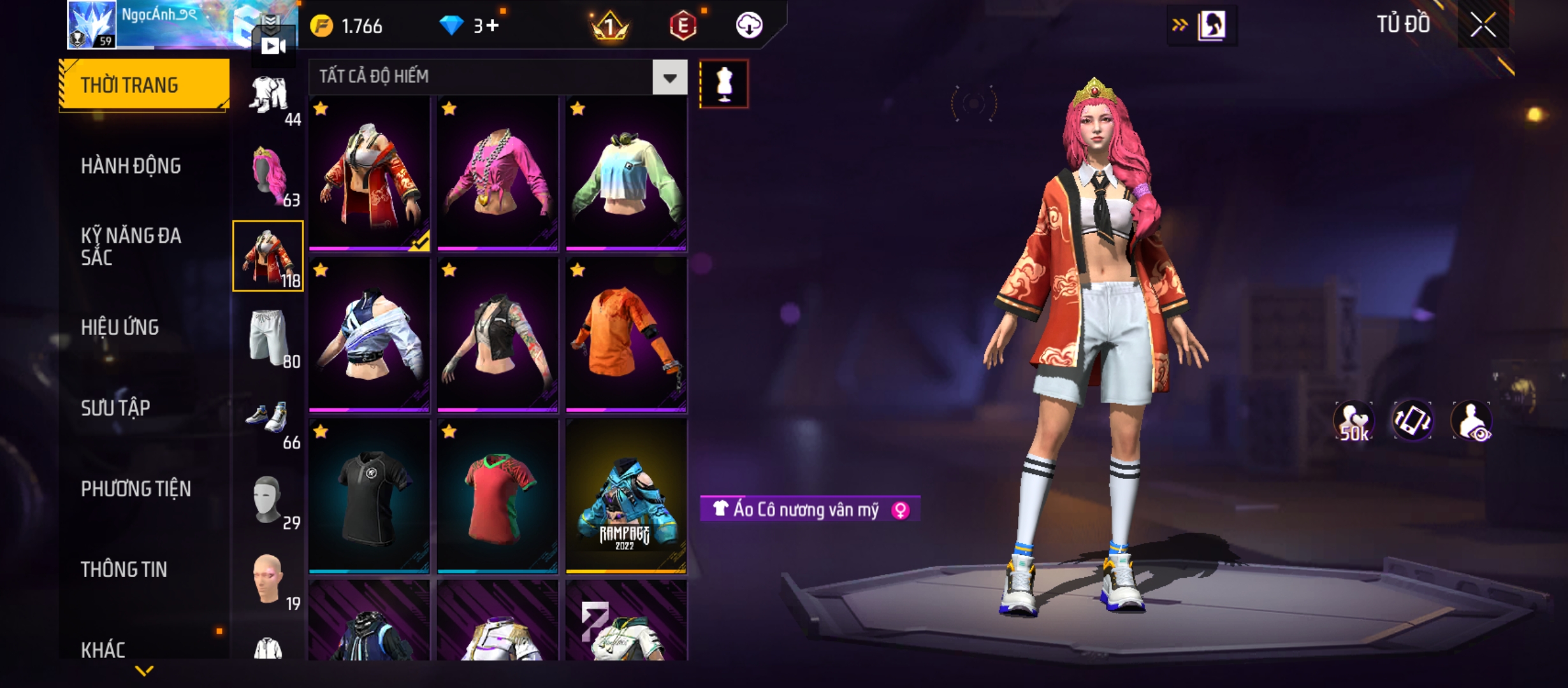Go to the Sưu Tập tab
1568x688 pixels.
point(115,408)
